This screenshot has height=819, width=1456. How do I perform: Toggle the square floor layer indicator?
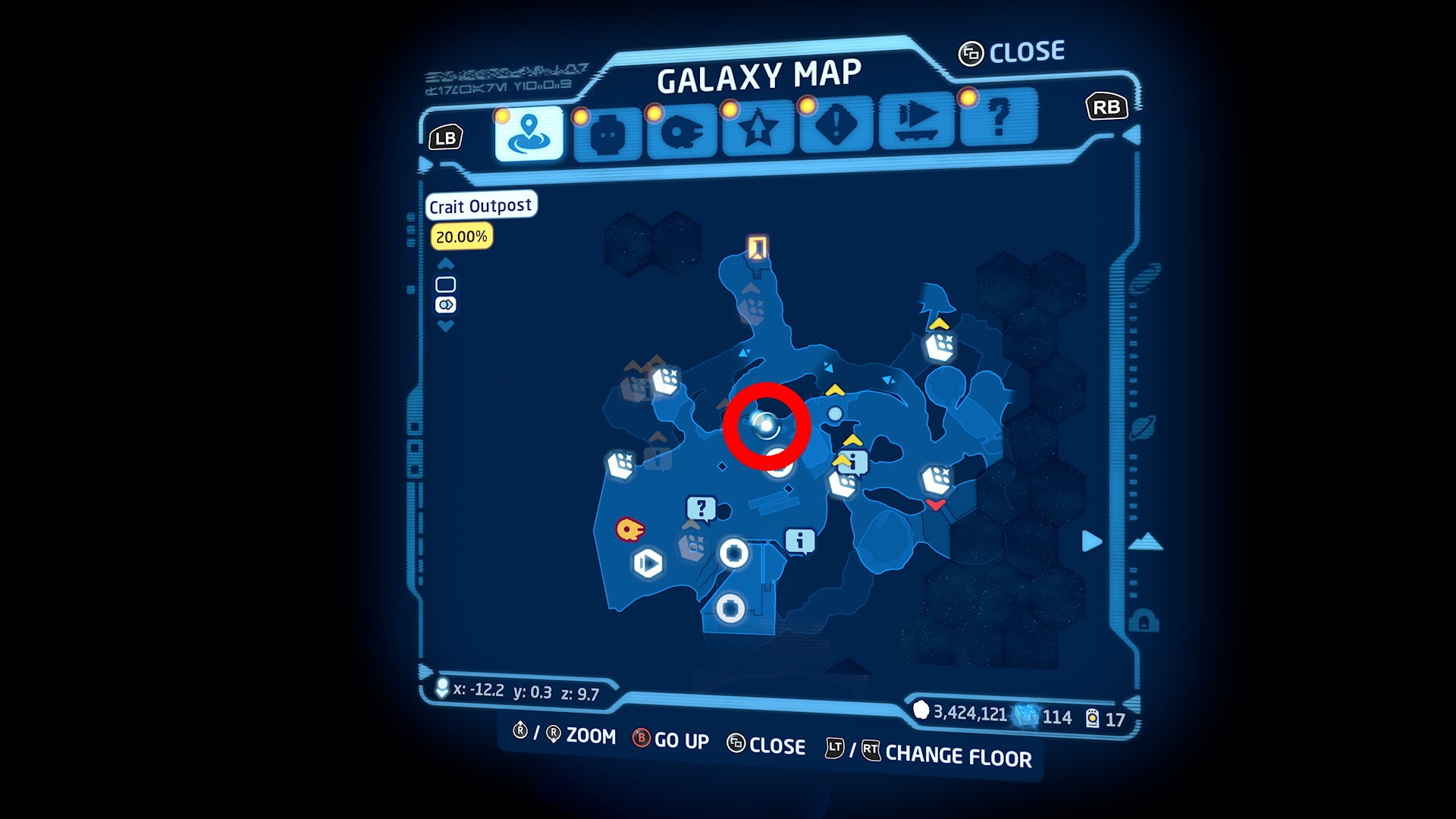446,284
